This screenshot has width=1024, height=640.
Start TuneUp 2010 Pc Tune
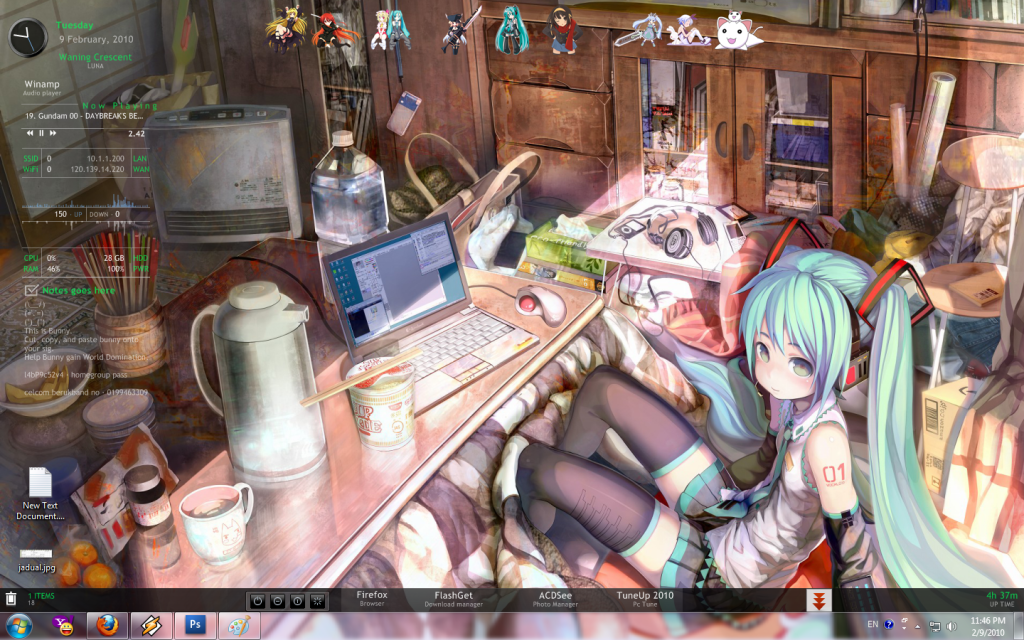coord(644,598)
